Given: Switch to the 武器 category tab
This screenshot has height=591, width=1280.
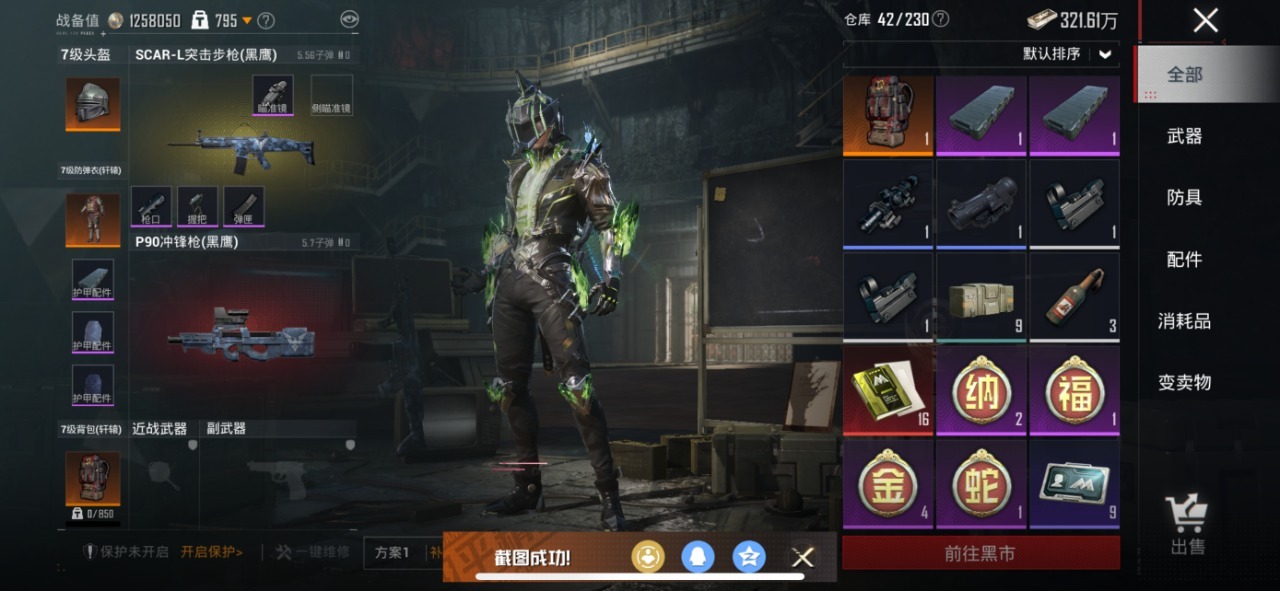Looking at the screenshot, I should click(x=1184, y=136).
